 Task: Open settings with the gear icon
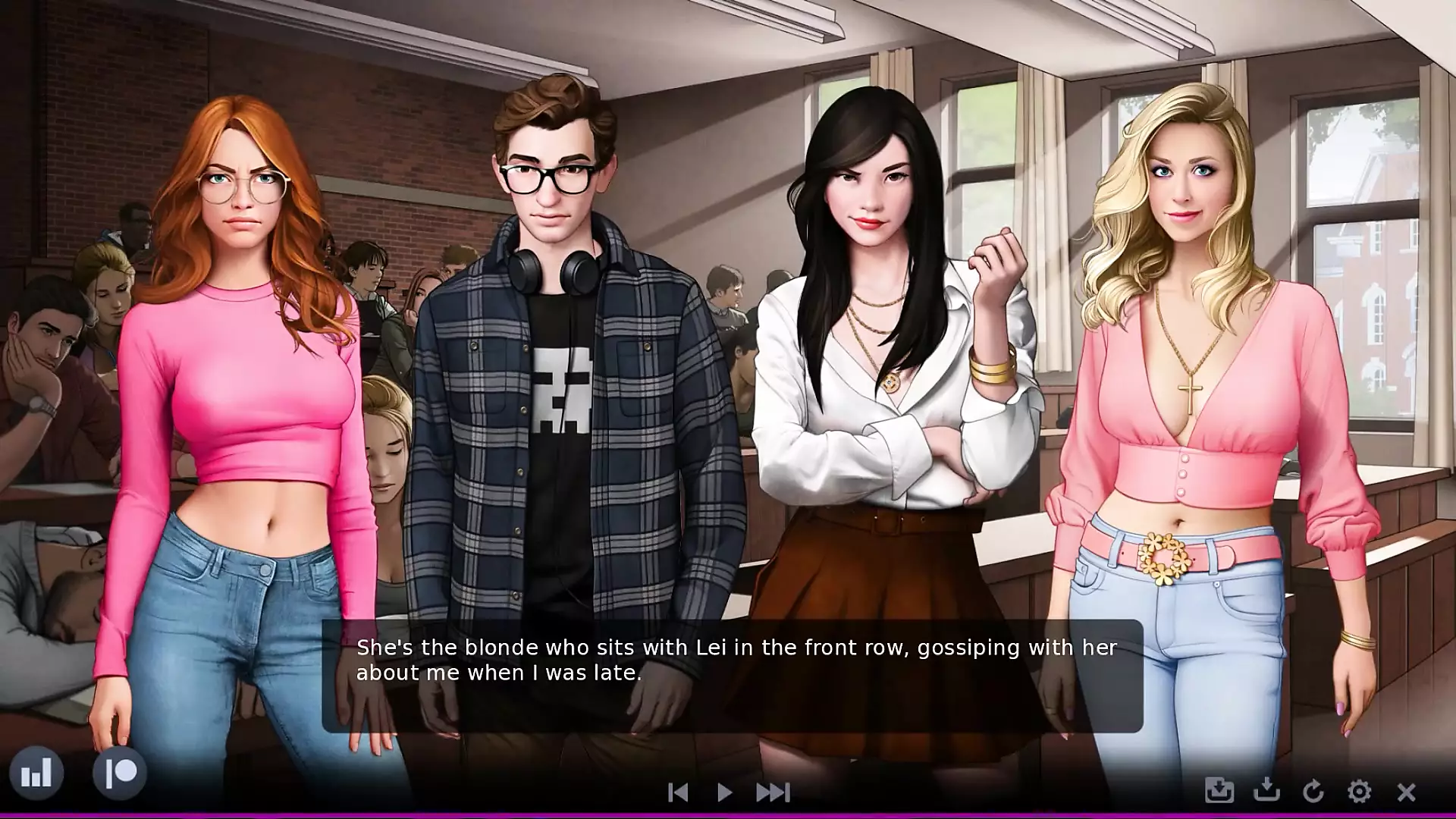pos(1359,792)
